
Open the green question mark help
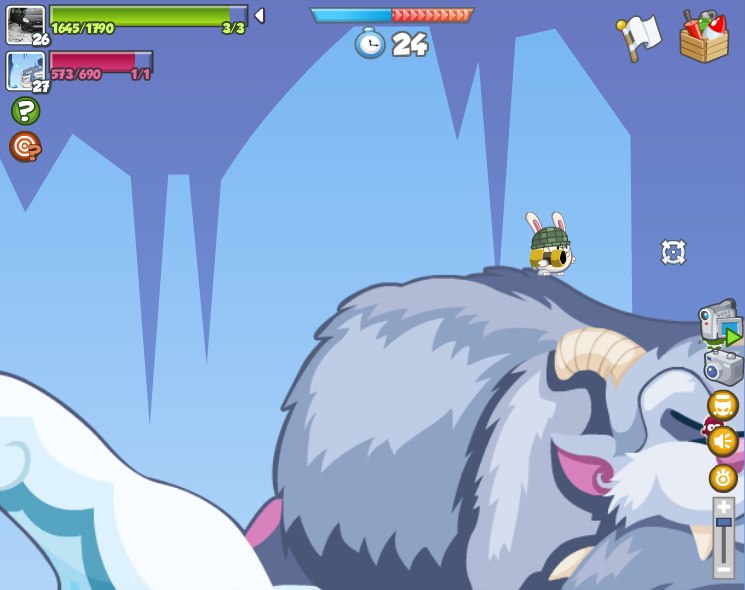click(x=25, y=111)
